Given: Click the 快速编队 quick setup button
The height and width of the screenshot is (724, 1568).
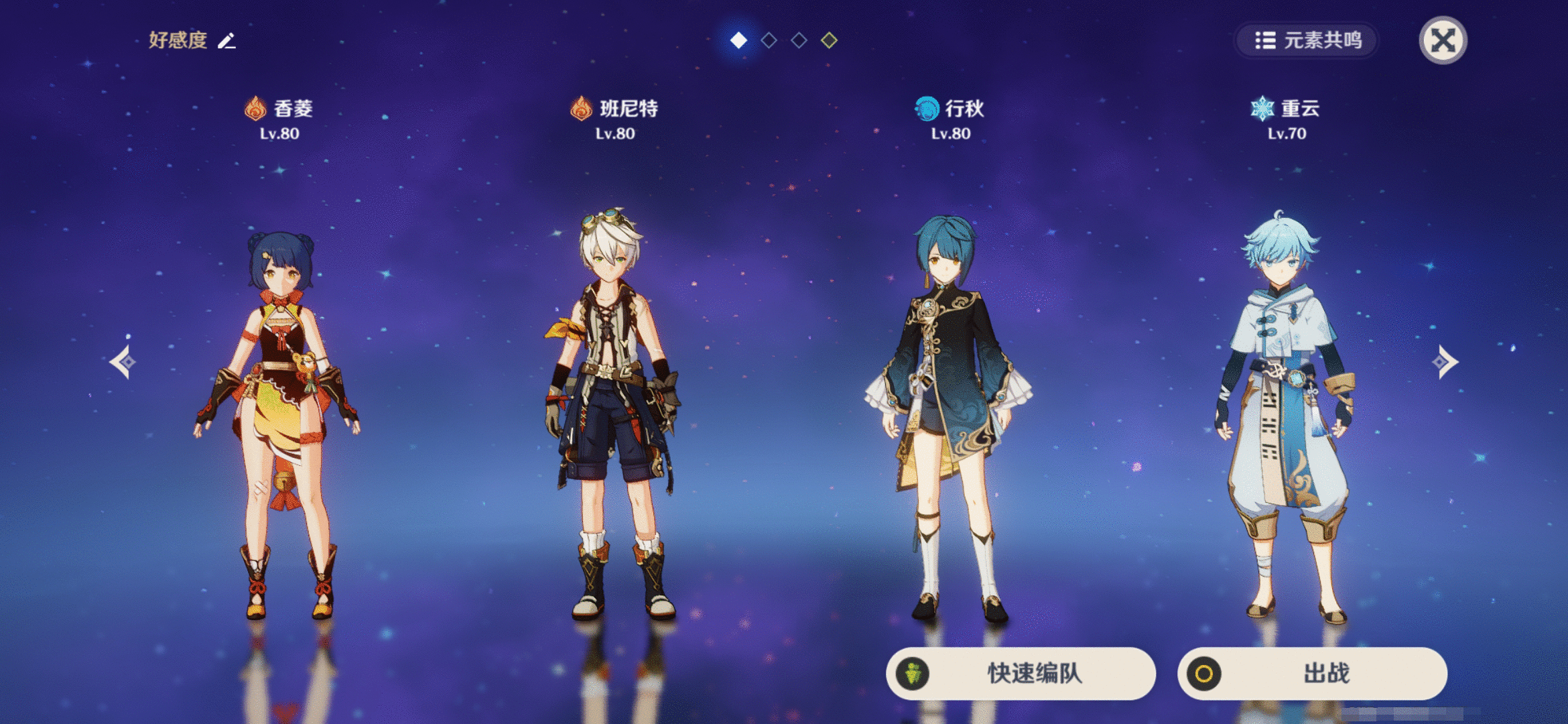Looking at the screenshot, I should (1021, 673).
